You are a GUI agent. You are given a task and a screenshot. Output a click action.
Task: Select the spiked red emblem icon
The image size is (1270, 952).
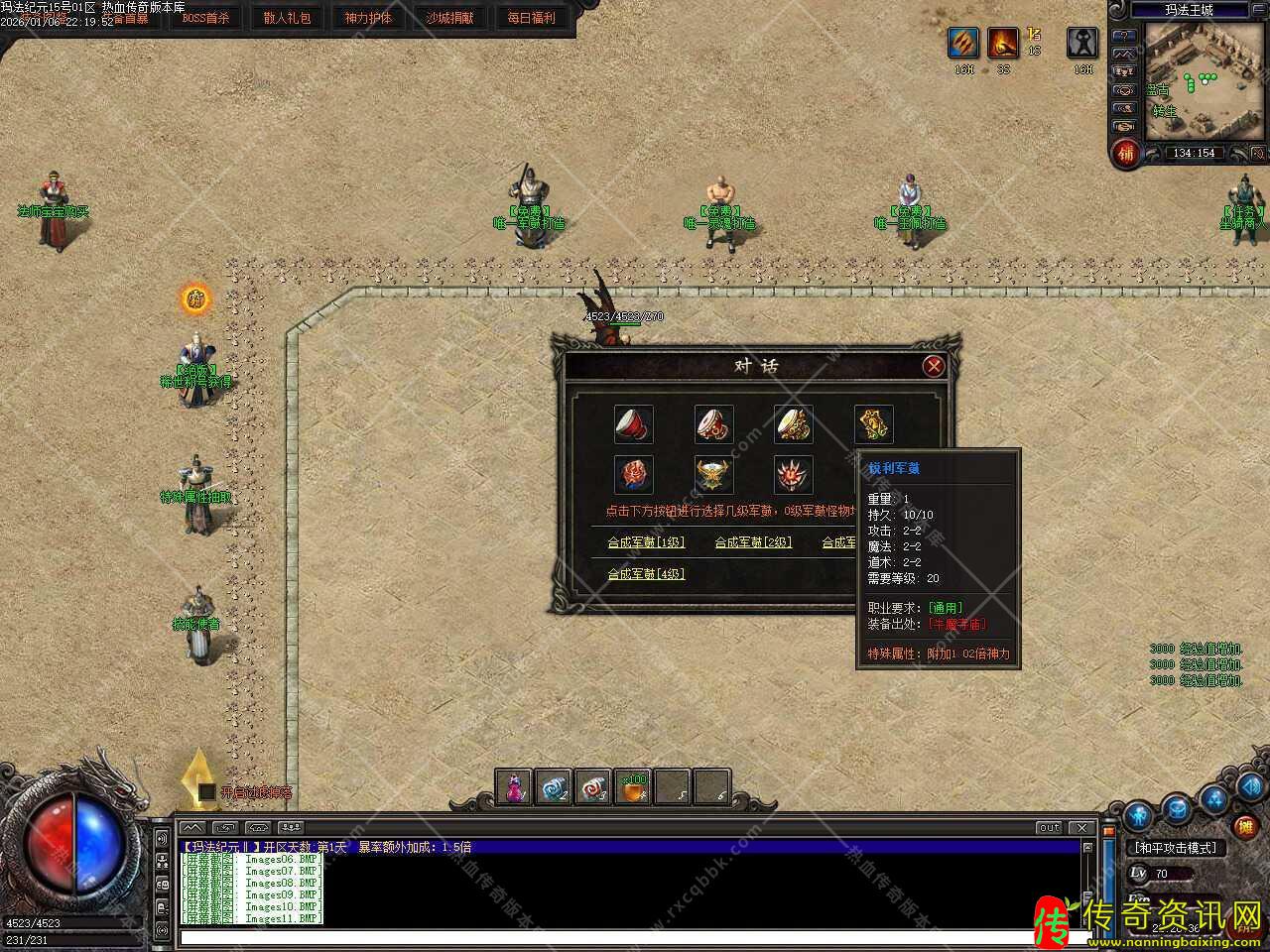[x=794, y=475]
